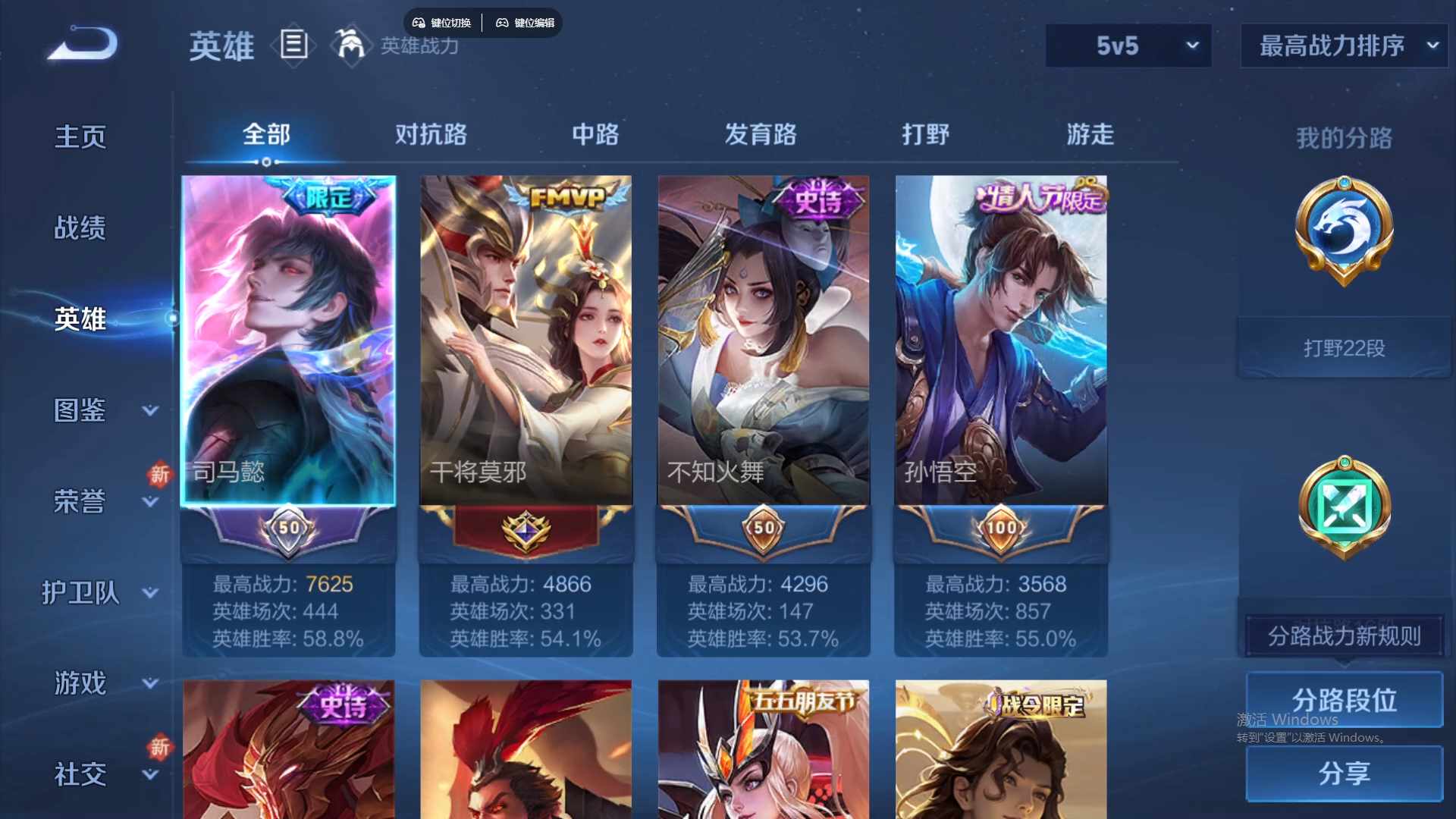Click the gamepad icon in 键位编辑

coord(503,23)
